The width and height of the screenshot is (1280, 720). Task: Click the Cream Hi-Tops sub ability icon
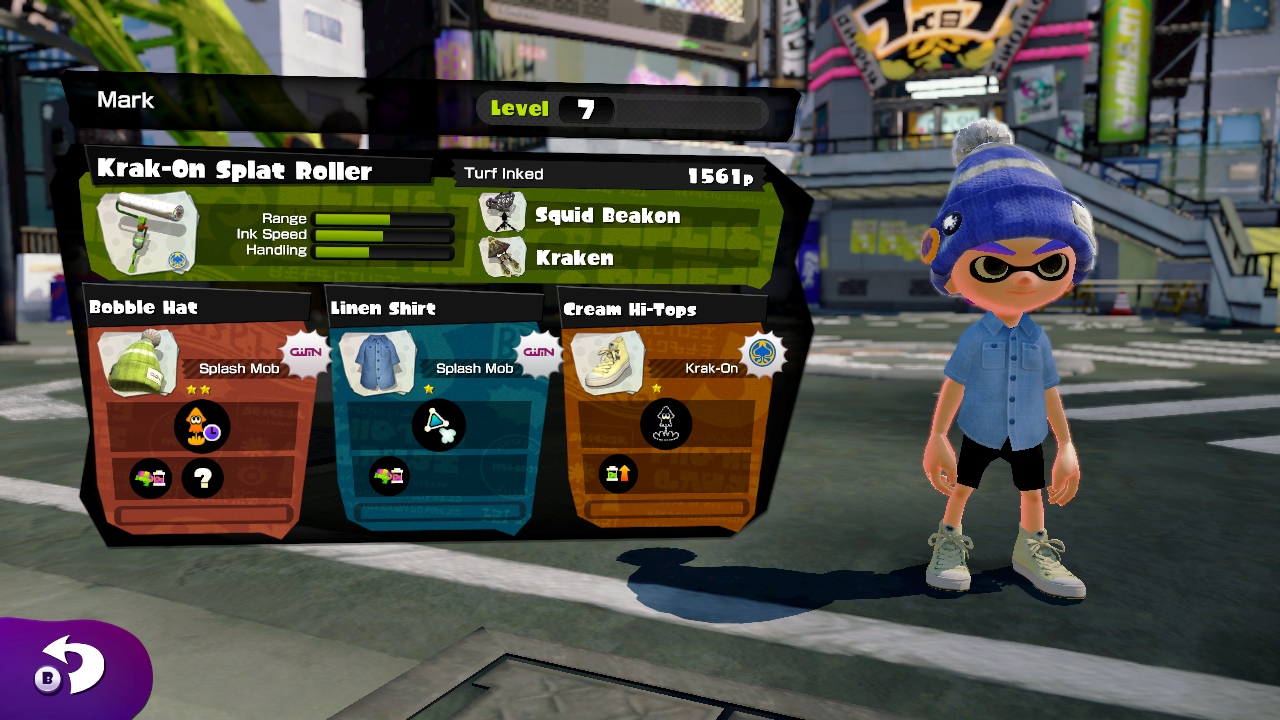(618, 474)
